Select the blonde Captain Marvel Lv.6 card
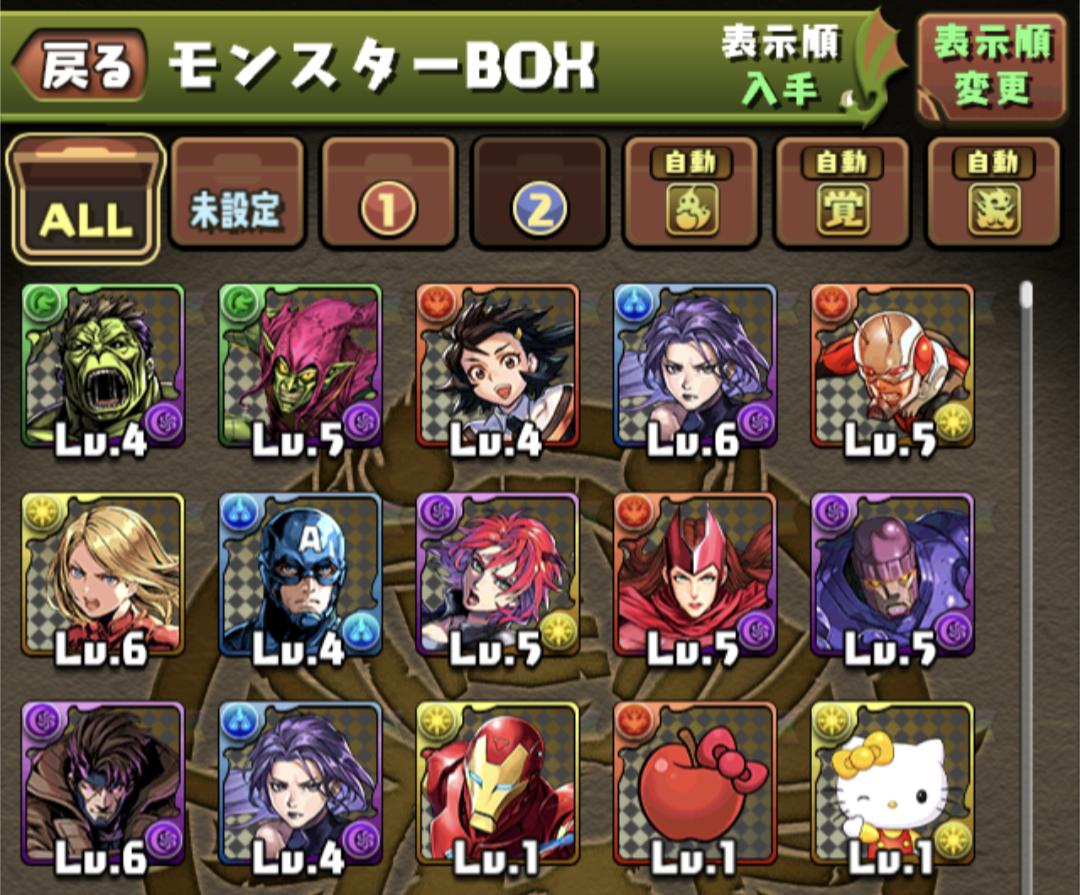The image size is (1080, 895). (x=103, y=575)
